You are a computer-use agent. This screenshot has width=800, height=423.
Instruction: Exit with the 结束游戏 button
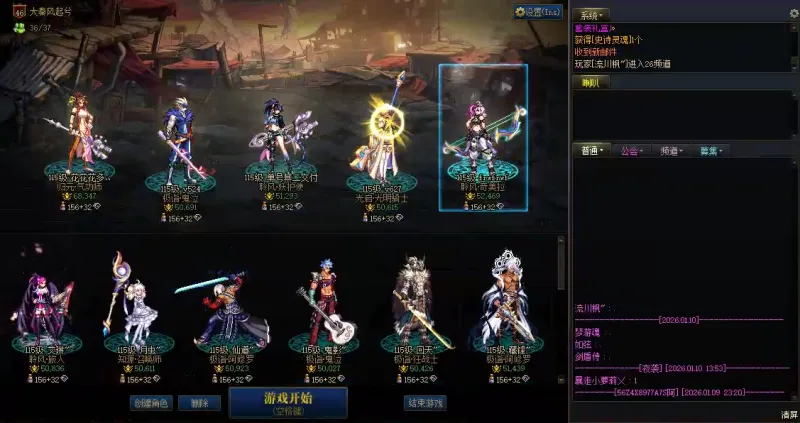425,403
